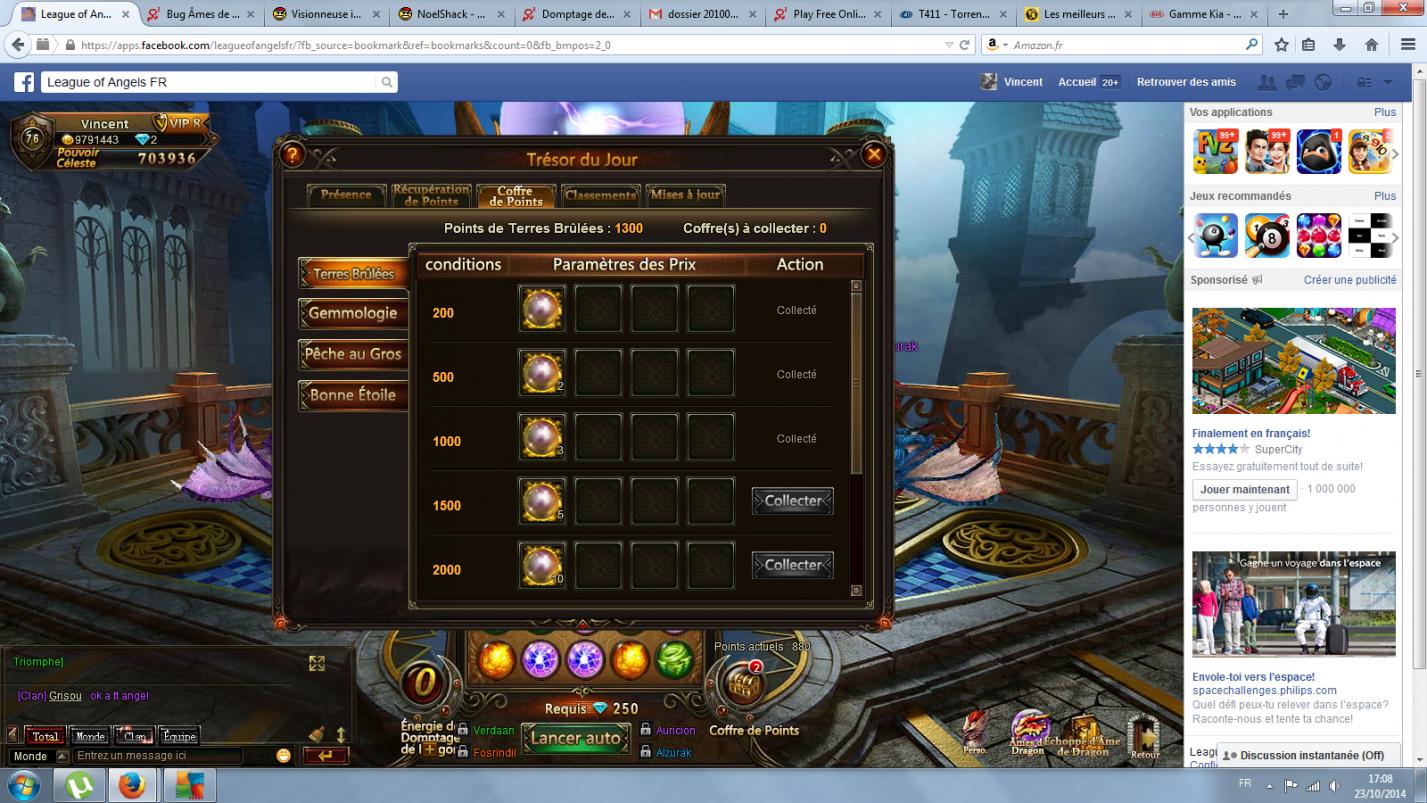Select the Pêche au Gros category
This screenshot has width=1427, height=803.
352,354
